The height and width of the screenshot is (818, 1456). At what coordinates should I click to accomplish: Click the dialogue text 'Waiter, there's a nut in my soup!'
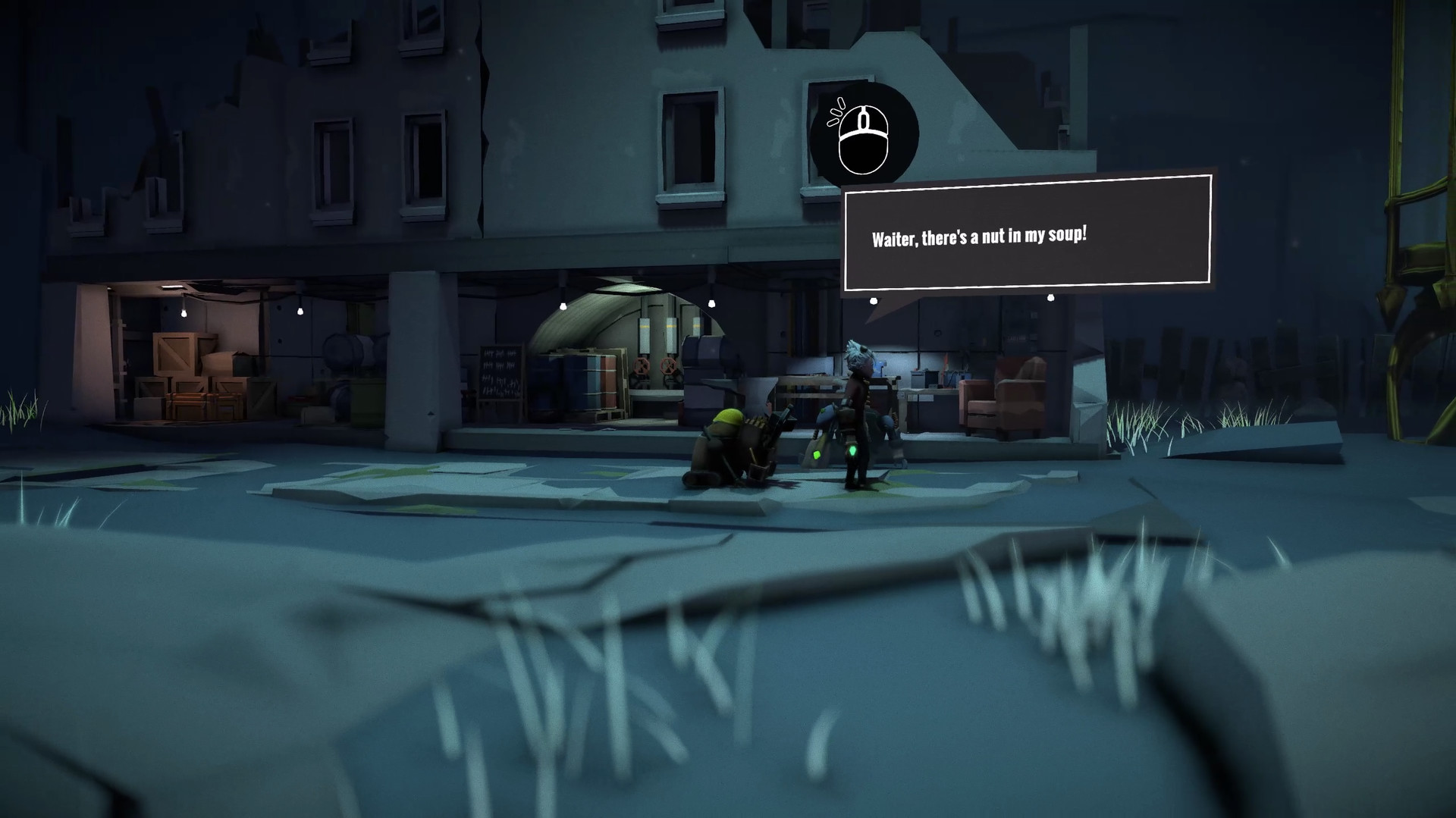978,237
